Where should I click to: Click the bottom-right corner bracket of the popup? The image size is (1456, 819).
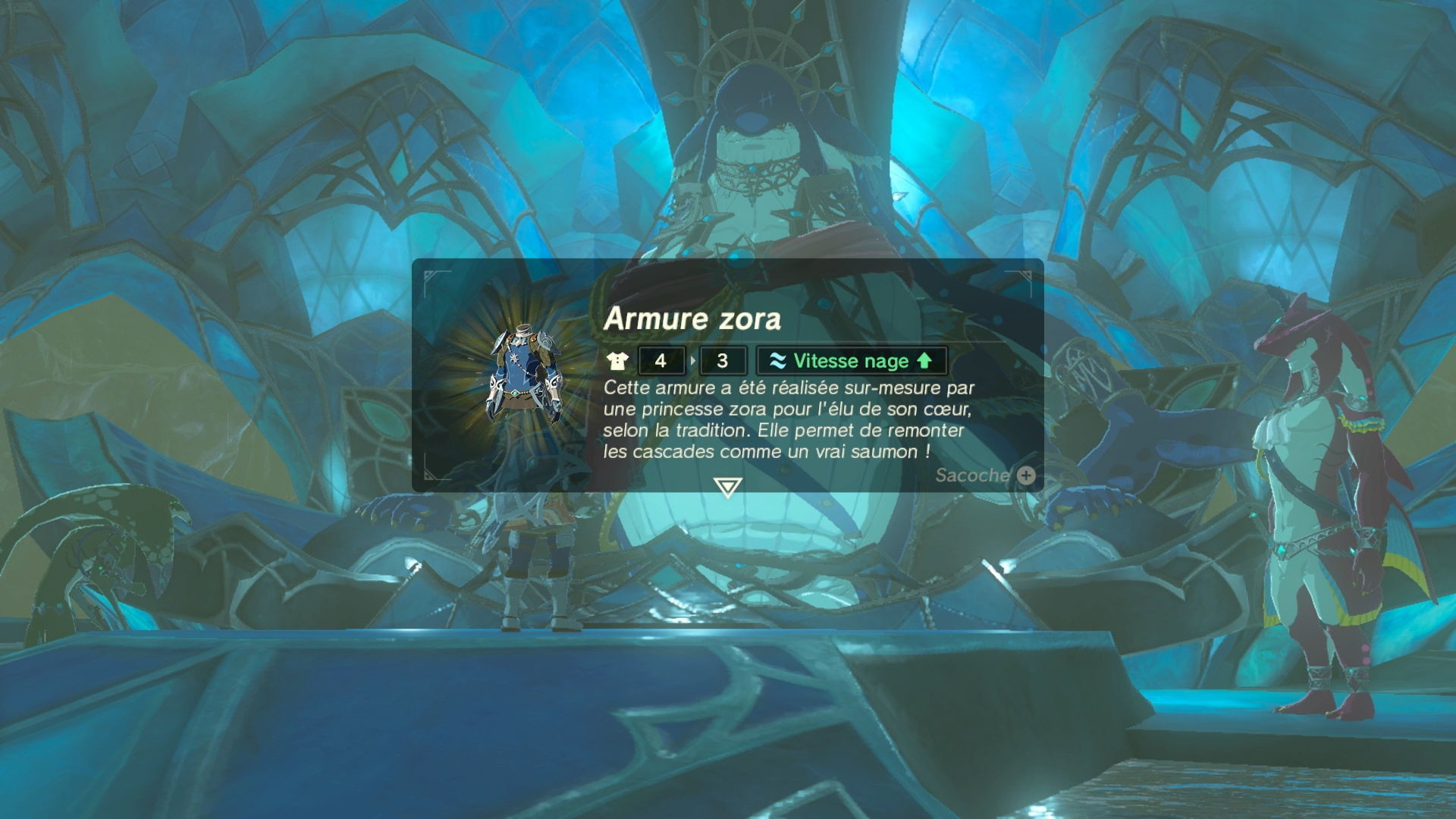point(1033,471)
